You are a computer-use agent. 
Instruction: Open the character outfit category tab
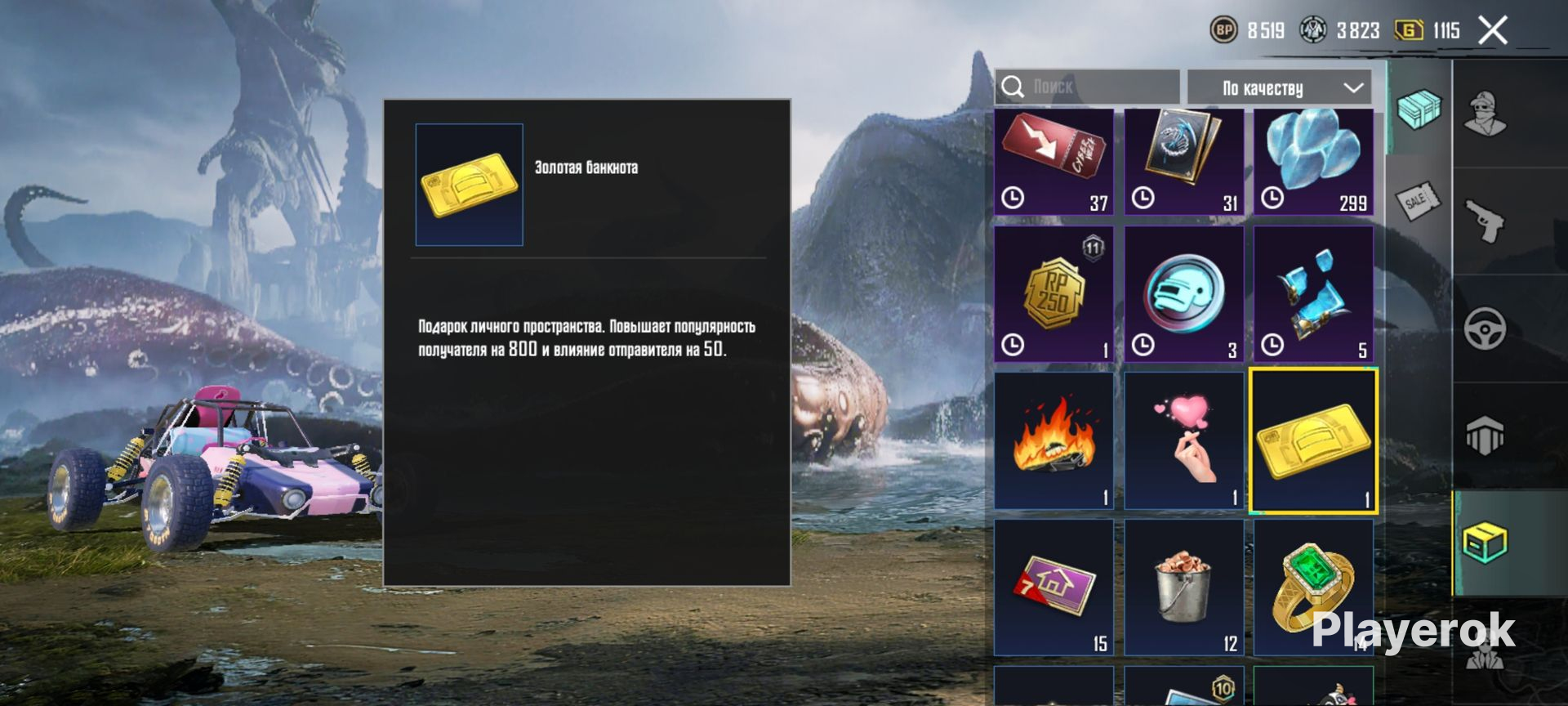pyautogui.click(x=1485, y=114)
